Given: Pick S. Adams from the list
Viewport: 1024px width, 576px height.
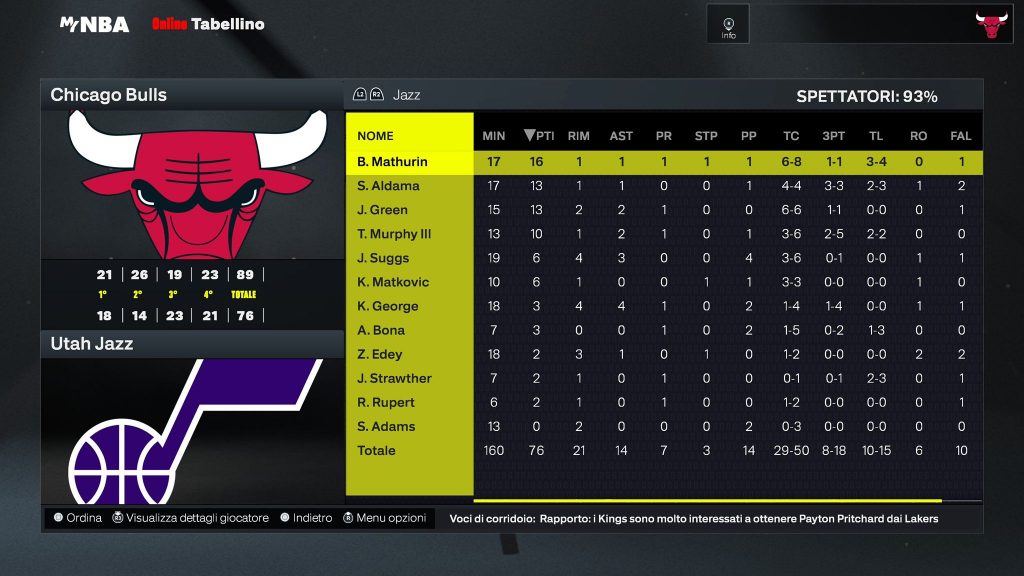Looking at the screenshot, I should (386, 426).
